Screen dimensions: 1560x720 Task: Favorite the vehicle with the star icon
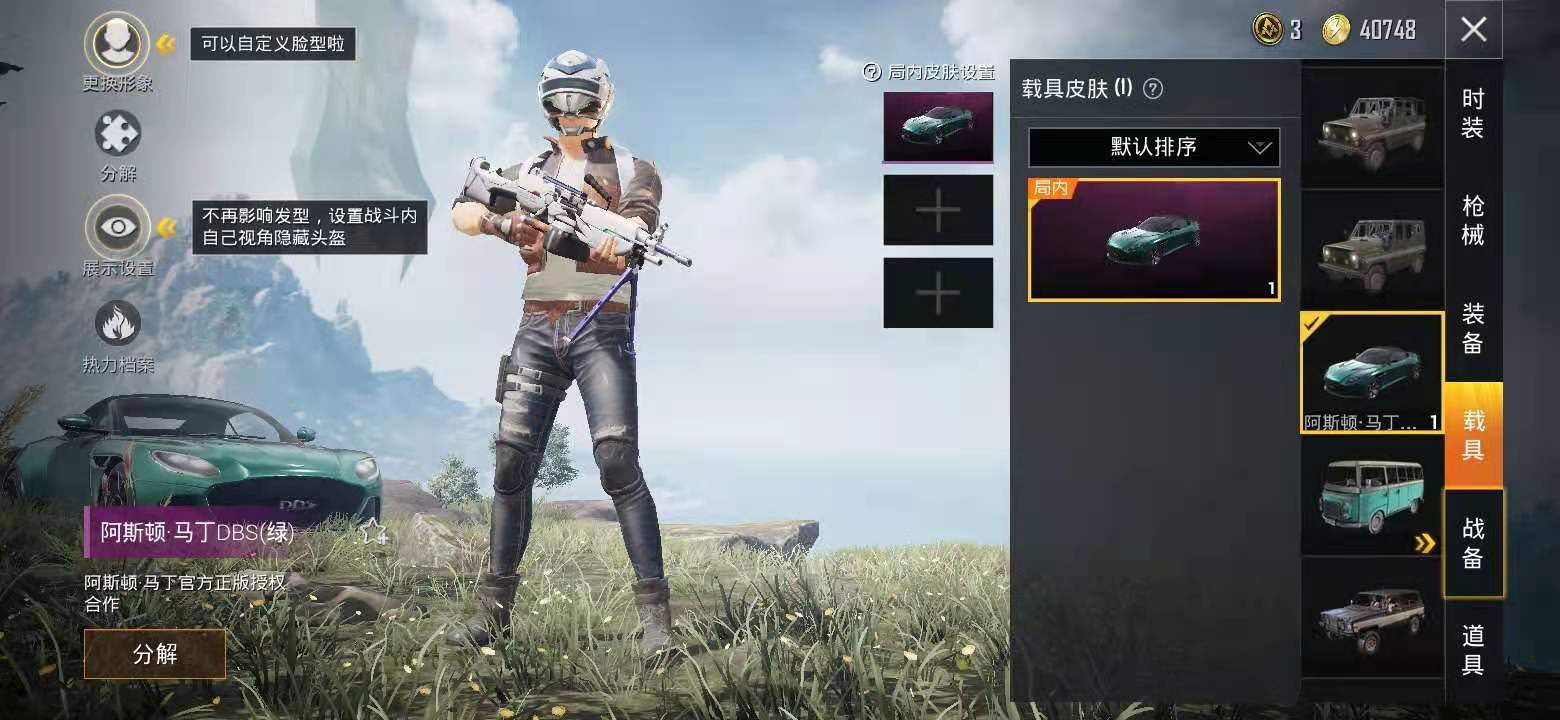tap(373, 532)
